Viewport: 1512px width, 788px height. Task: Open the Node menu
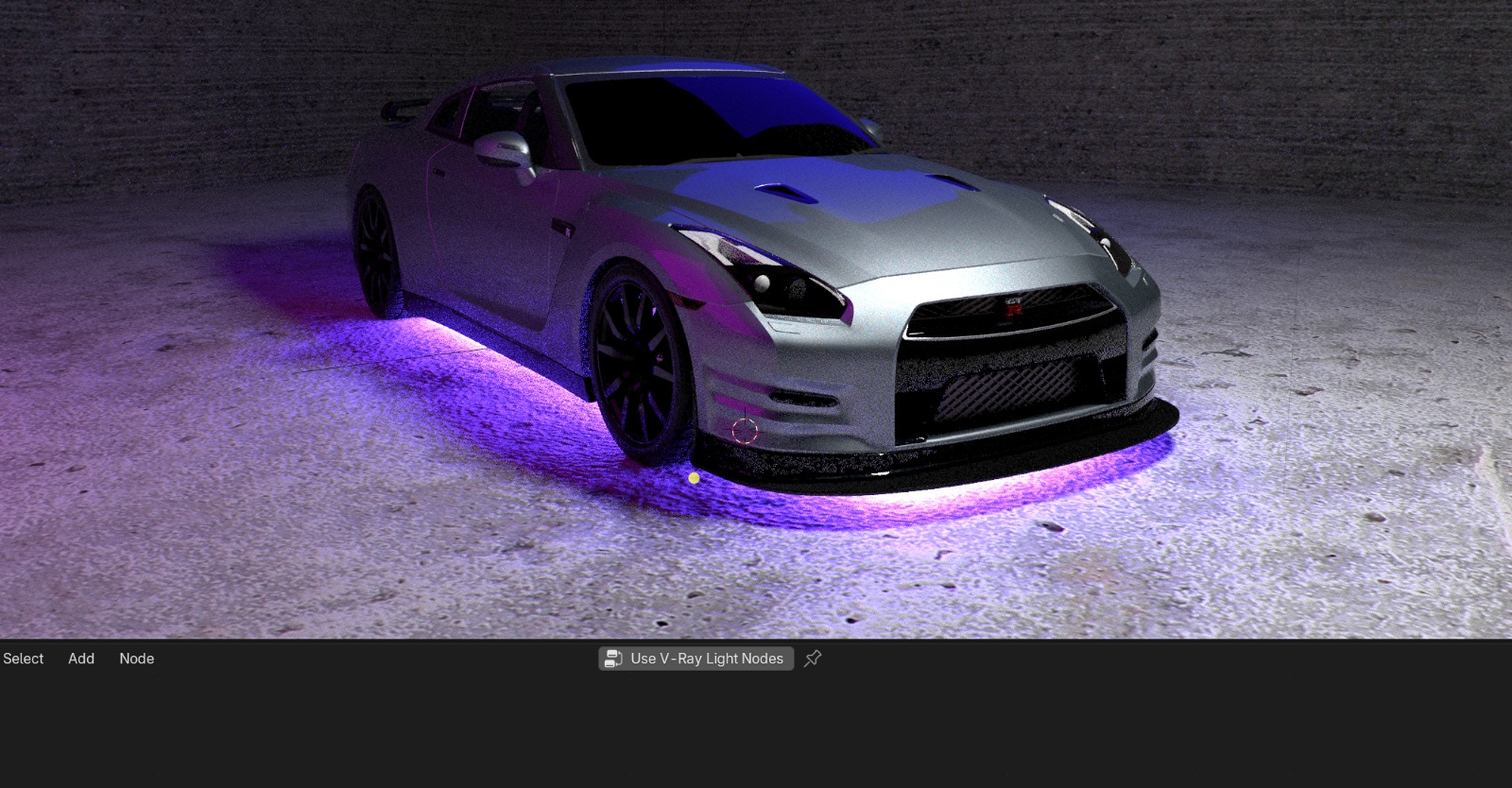click(x=136, y=659)
